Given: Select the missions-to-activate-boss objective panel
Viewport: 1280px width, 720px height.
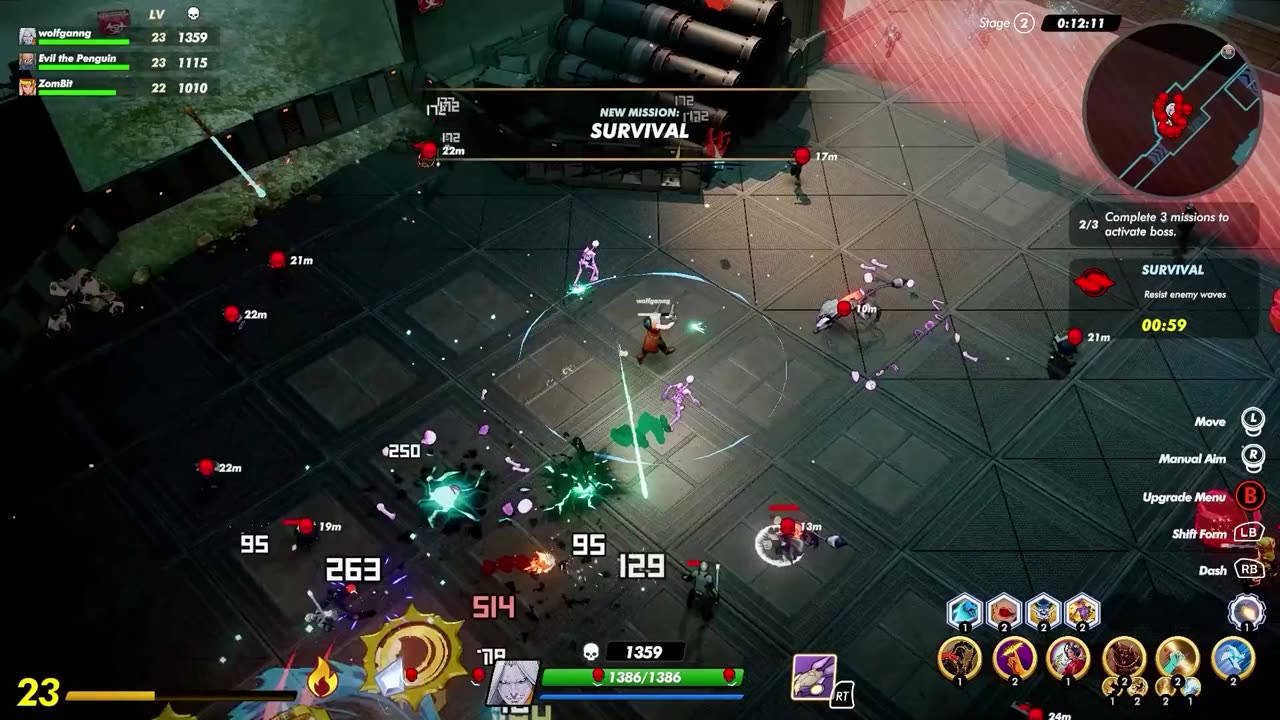Looking at the screenshot, I should pyautogui.click(x=1165, y=225).
